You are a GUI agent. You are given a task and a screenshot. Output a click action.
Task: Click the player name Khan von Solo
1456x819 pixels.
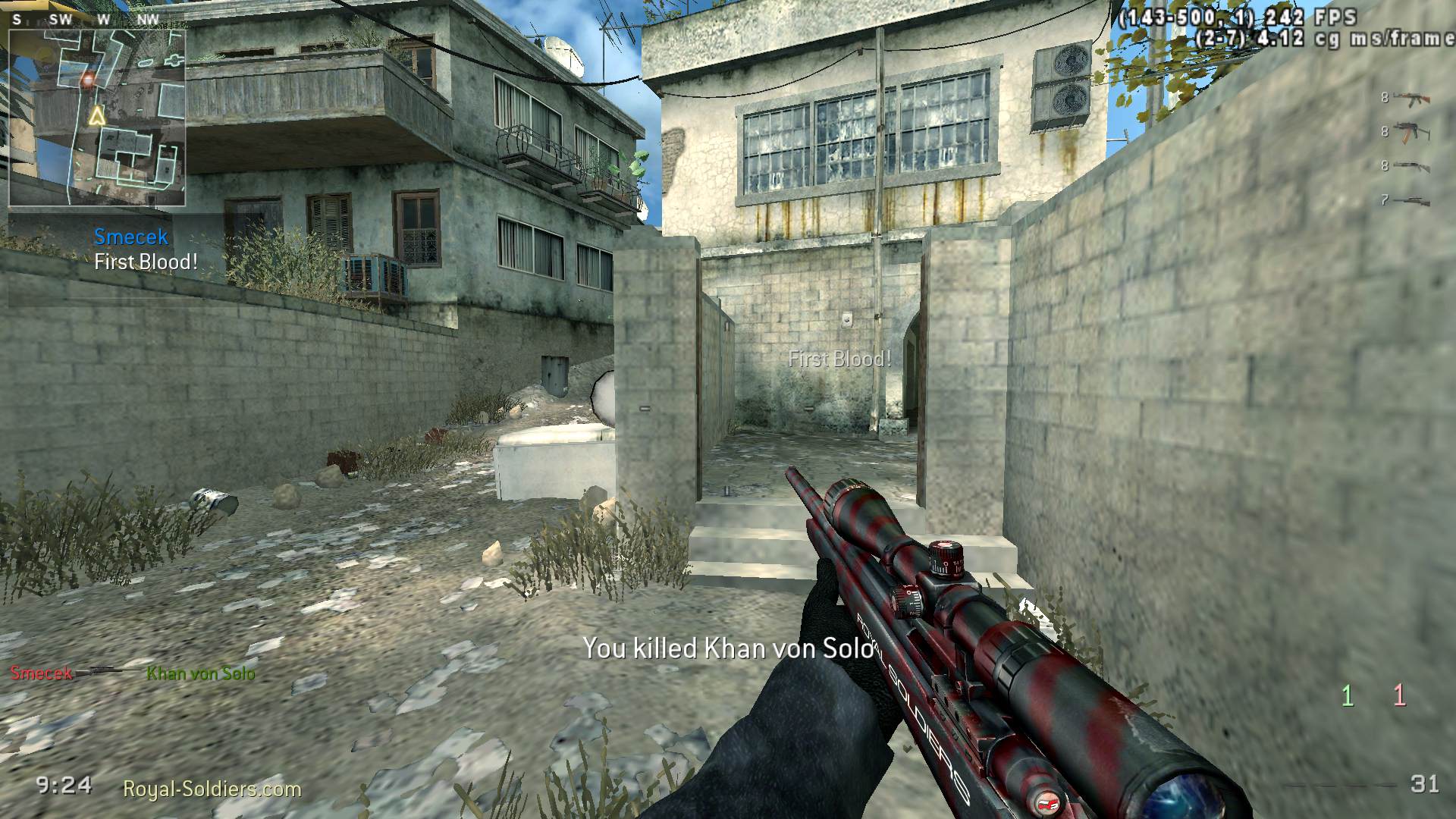pyautogui.click(x=200, y=670)
